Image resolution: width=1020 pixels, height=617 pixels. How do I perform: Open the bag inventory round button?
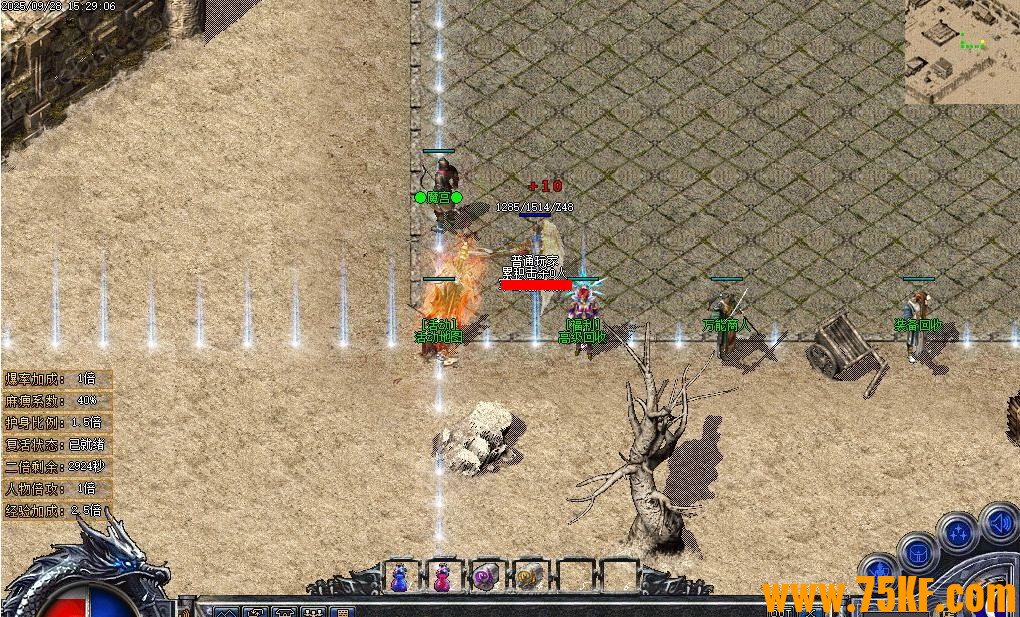pos(917,552)
